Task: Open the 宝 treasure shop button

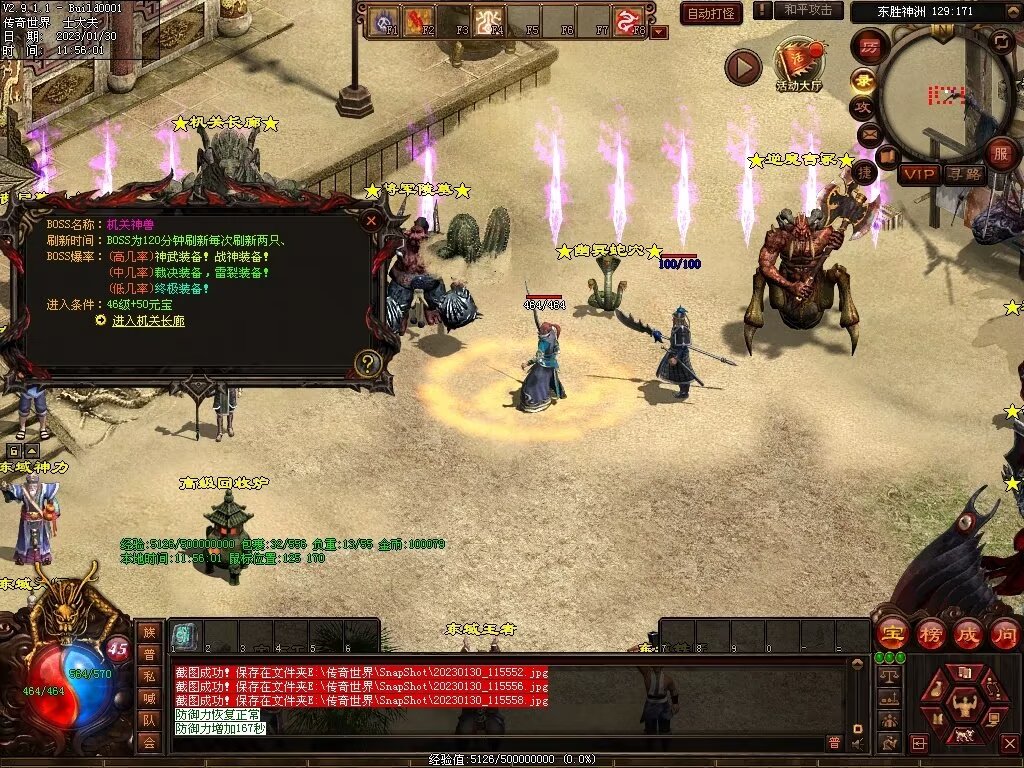Action: 892,634
